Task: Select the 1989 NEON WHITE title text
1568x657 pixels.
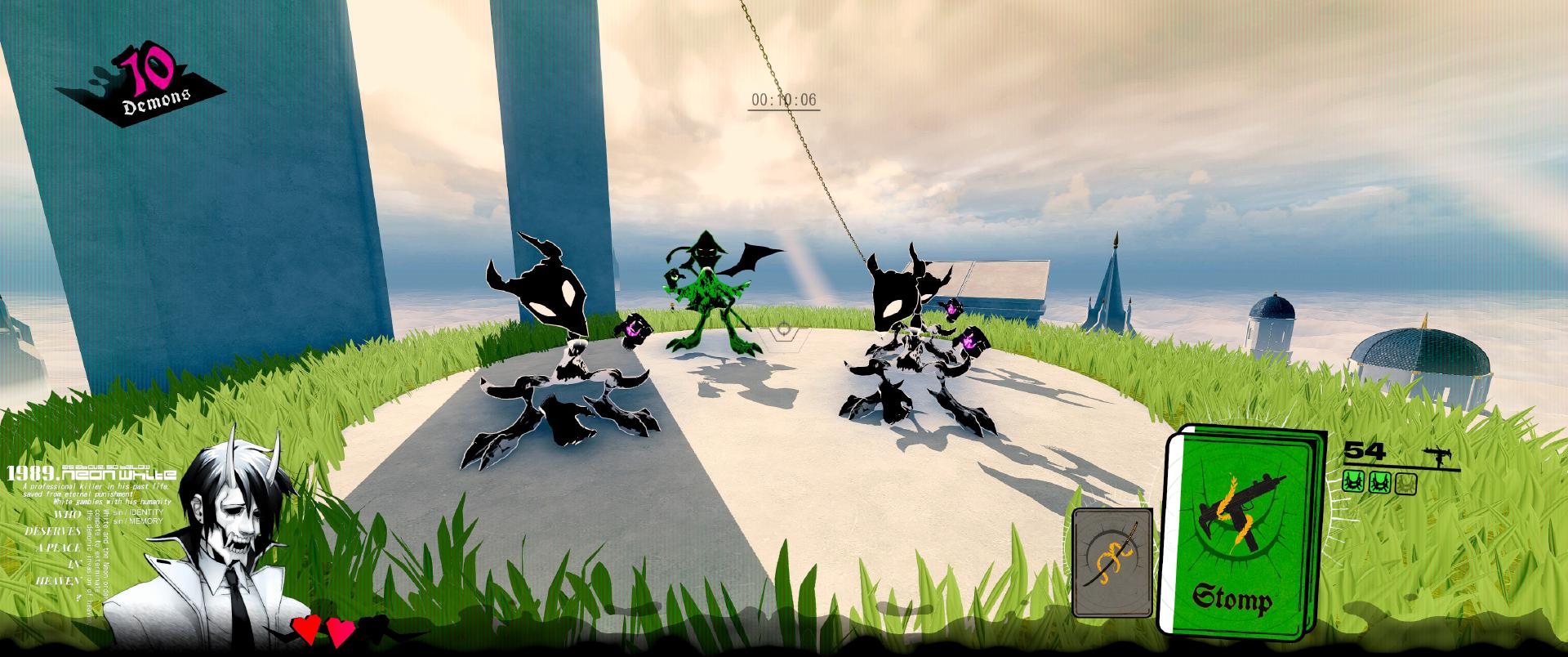Action: pyautogui.click(x=90, y=476)
